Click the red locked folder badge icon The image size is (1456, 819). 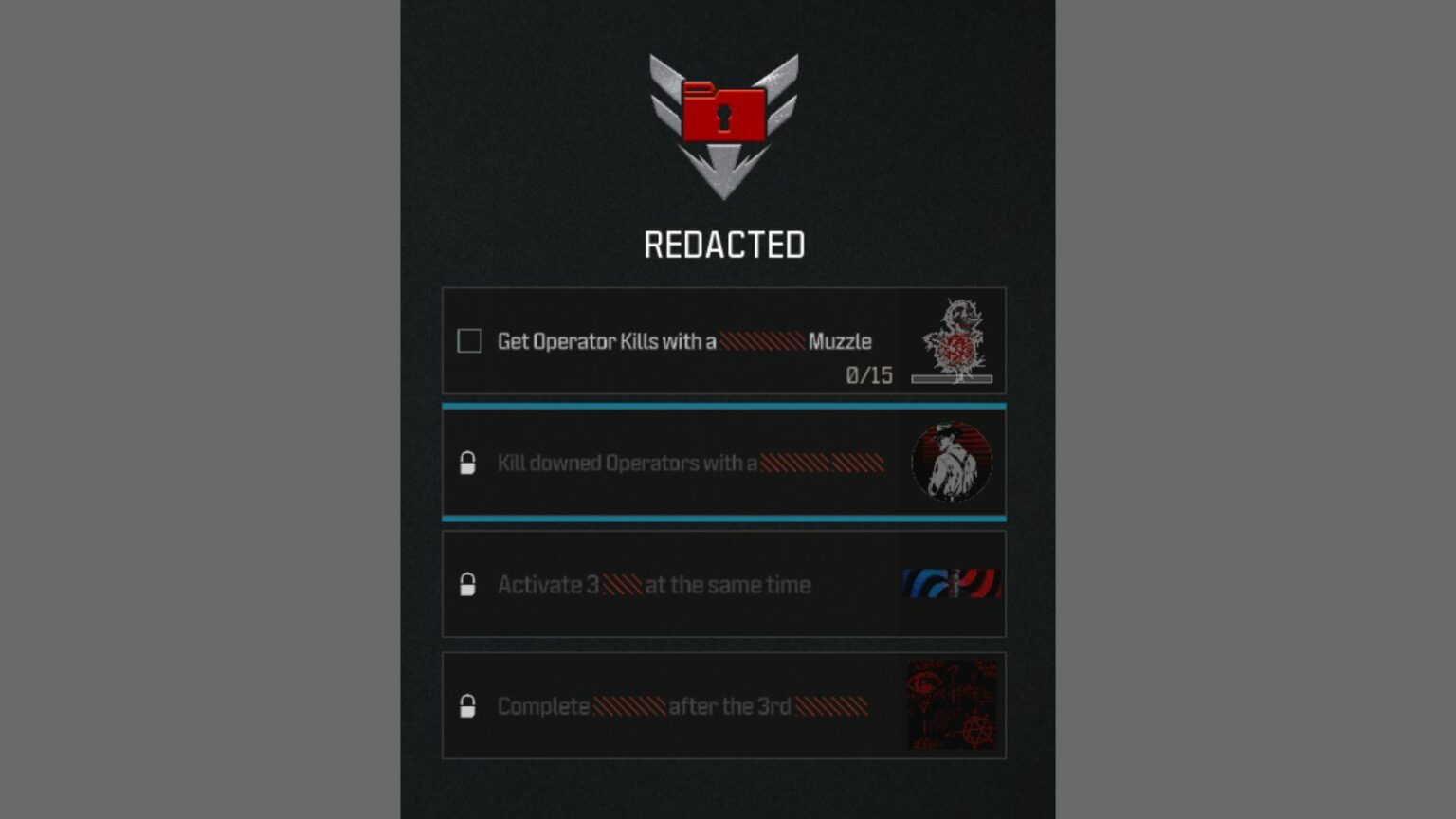pyautogui.click(x=724, y=114)
